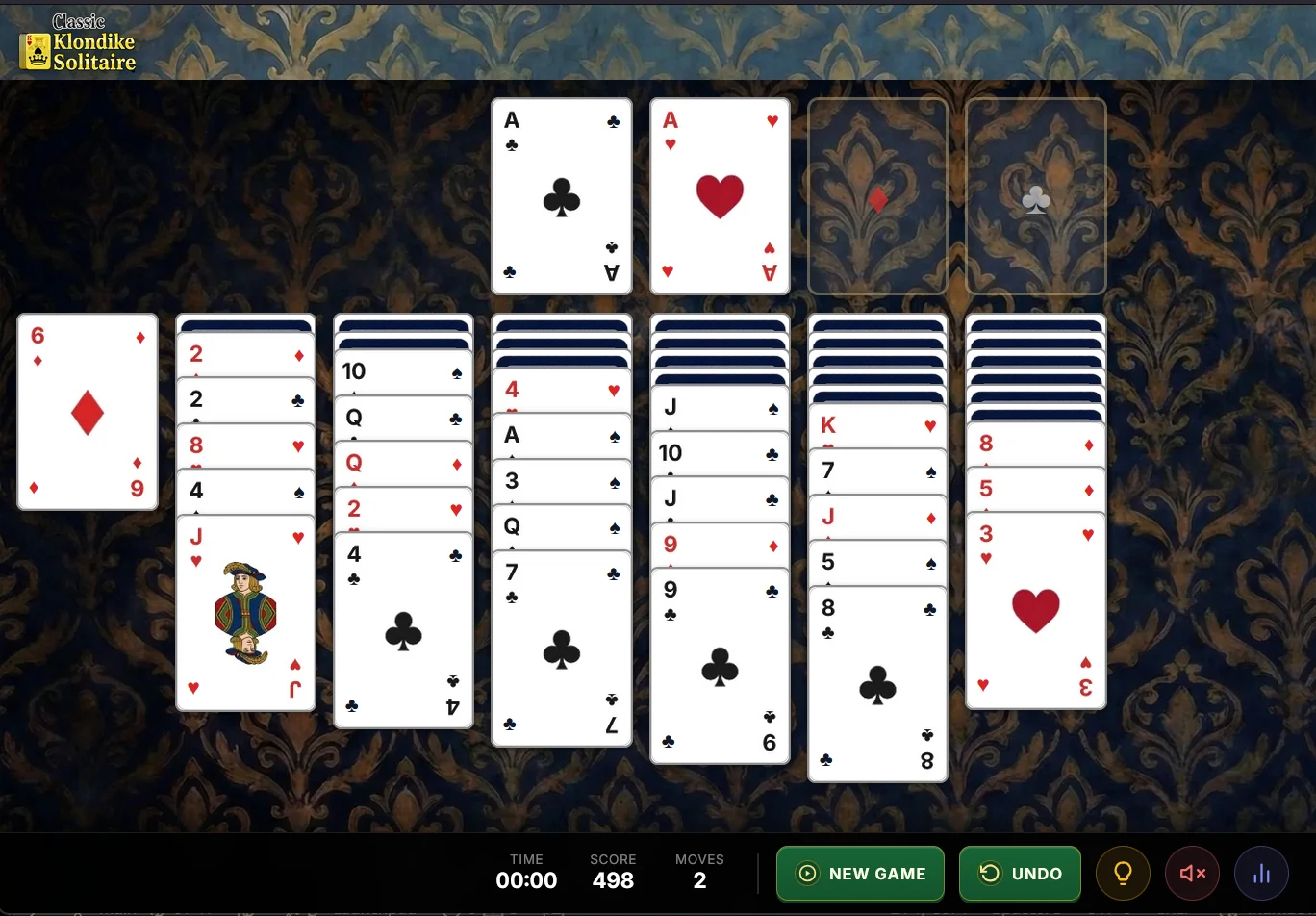The image size is (1316, 916).
Task: Undo the last move
Action: [1020, 874]
